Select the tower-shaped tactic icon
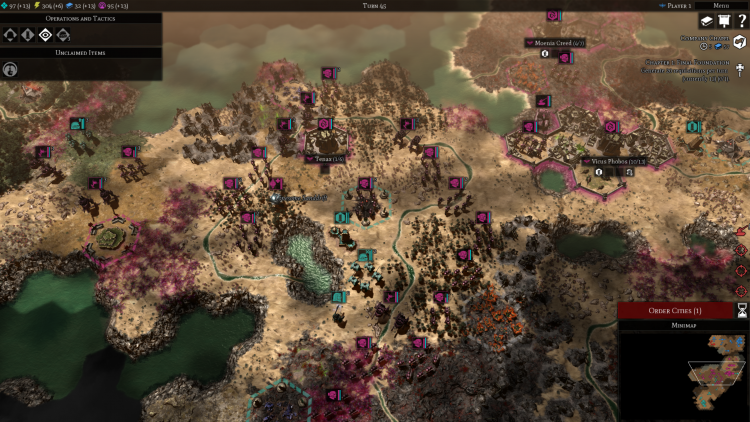The width and height of the screenshot is (750, 422). (x=27, y=35)
